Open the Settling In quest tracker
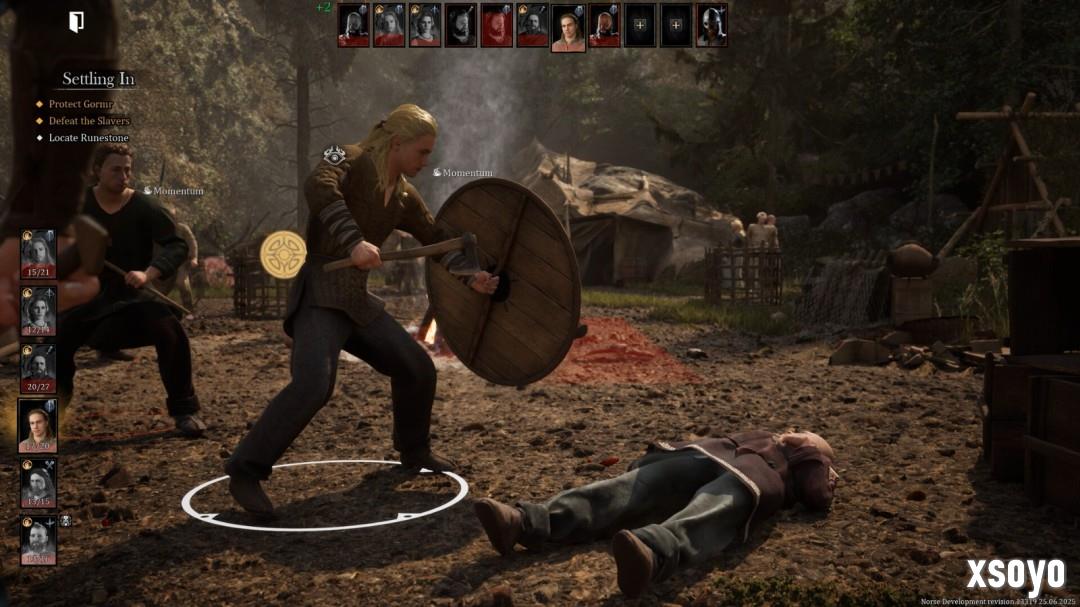Image resolution: width=1080 pixels, height=607 pixels. pos(98,79)
